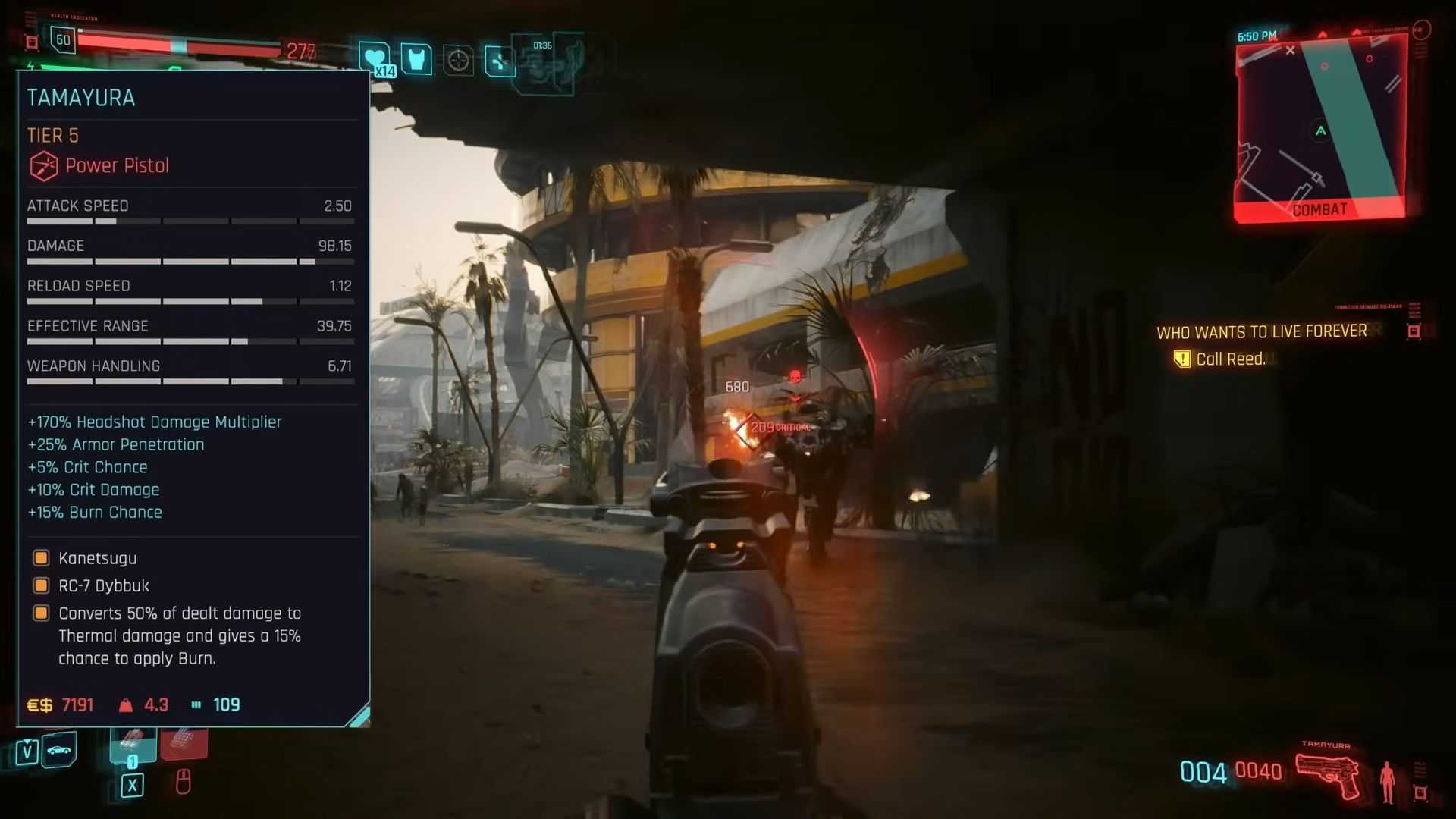Click the red body stance silhouette icon
Screen dimensions: 1456x819
[x=1387, y=781]
